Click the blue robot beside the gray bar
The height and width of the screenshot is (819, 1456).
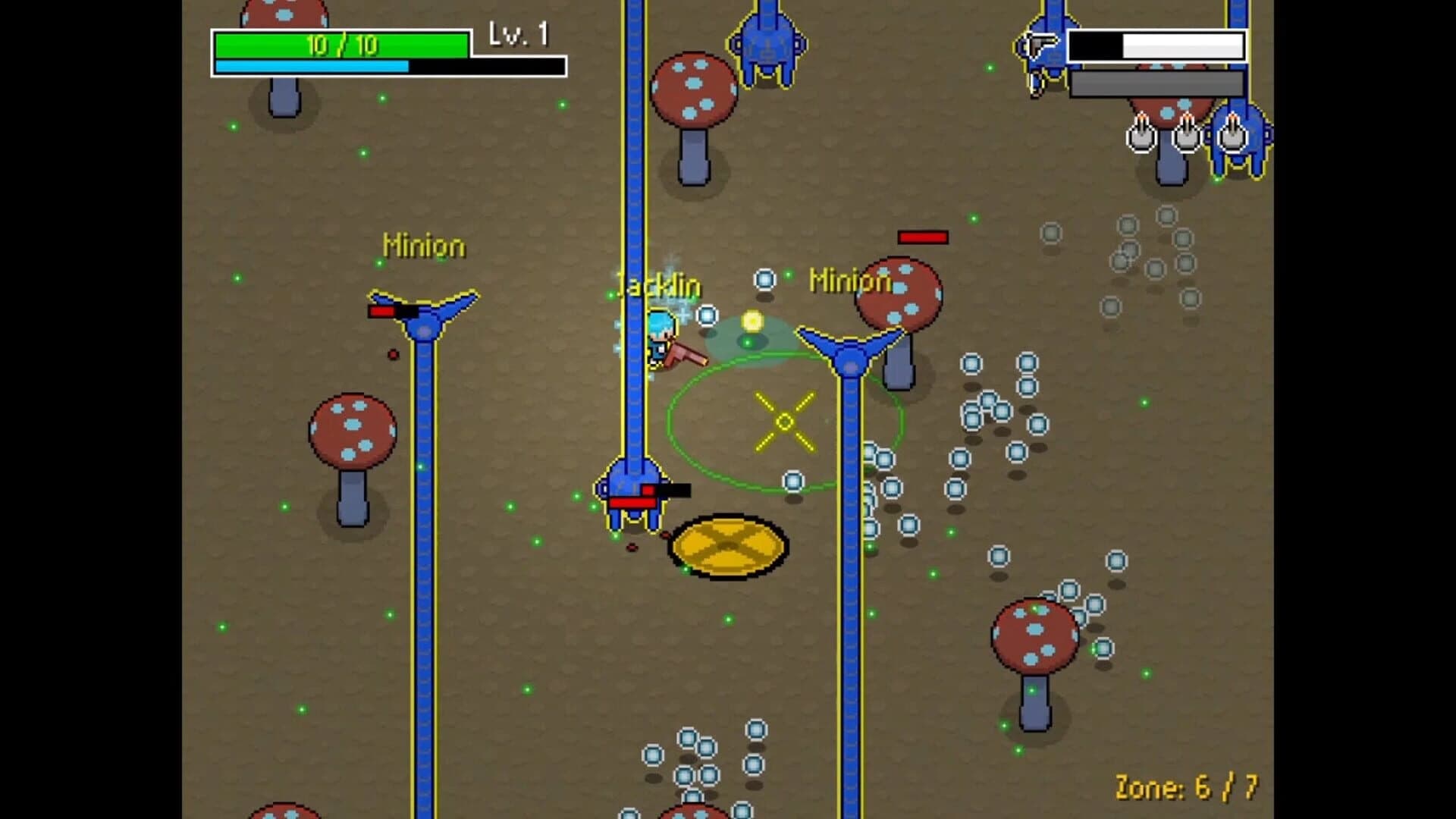(x=1244, y=140)
